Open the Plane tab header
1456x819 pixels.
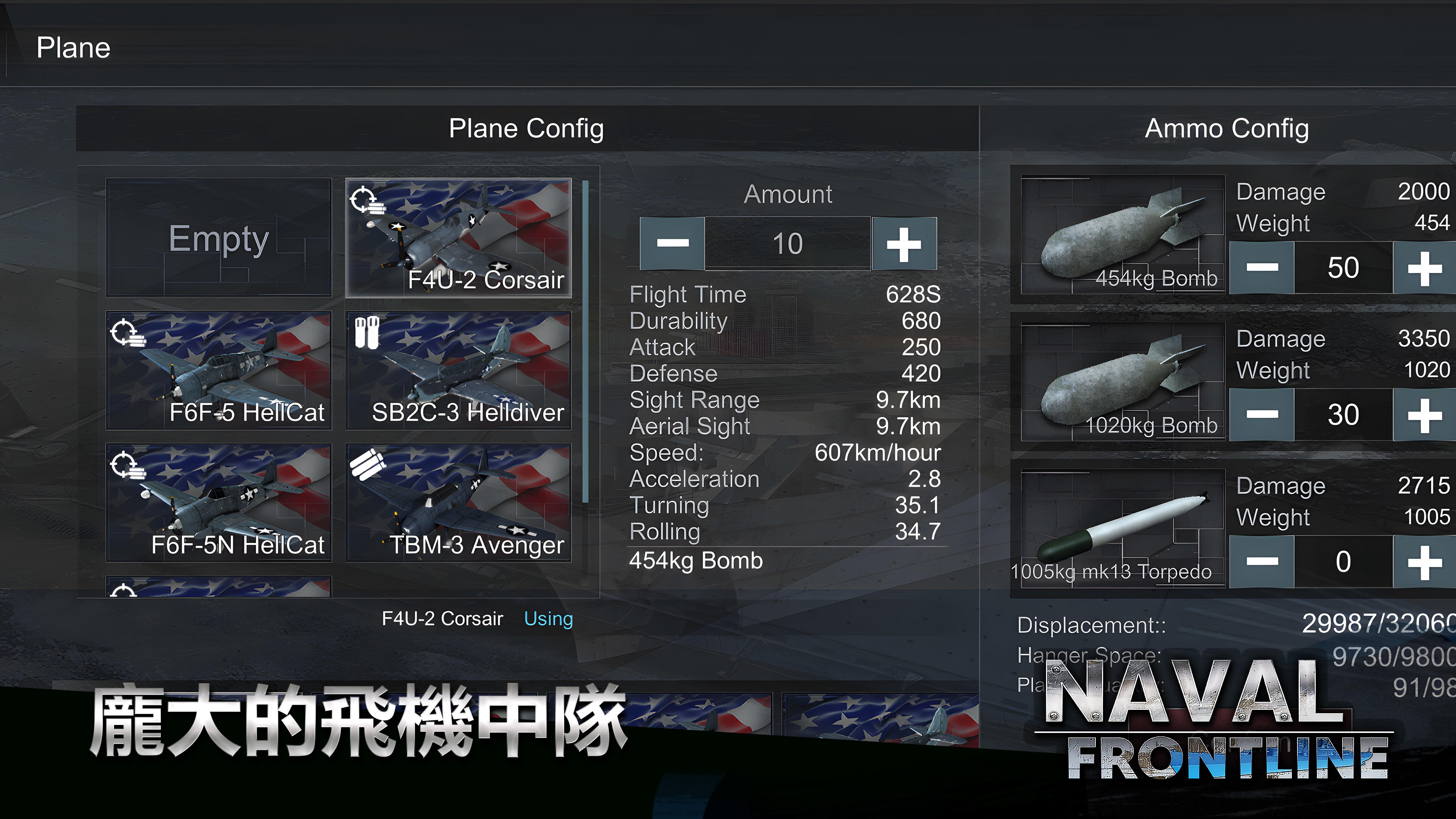74,47
